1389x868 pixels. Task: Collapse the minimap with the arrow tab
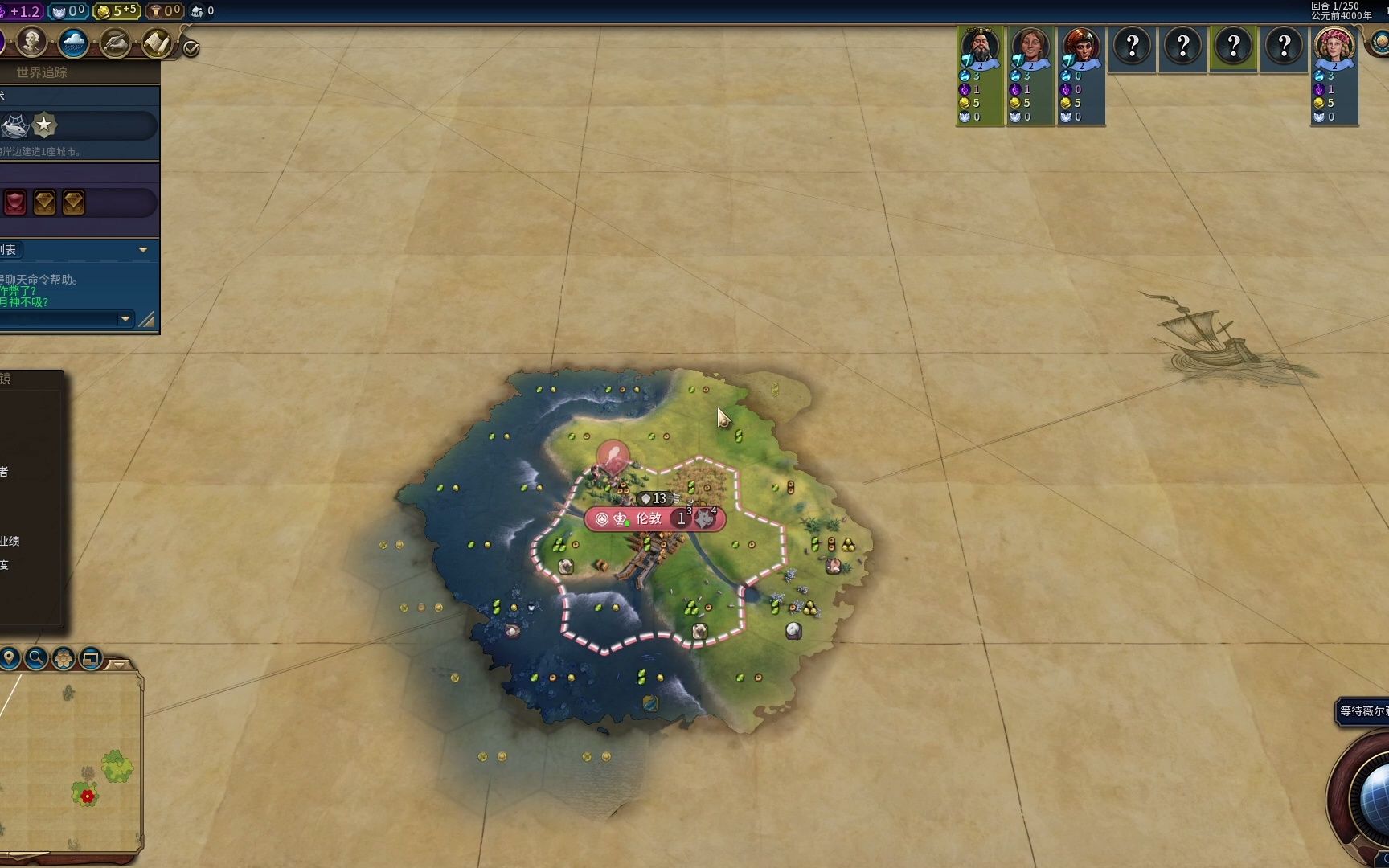click(119, 665)
